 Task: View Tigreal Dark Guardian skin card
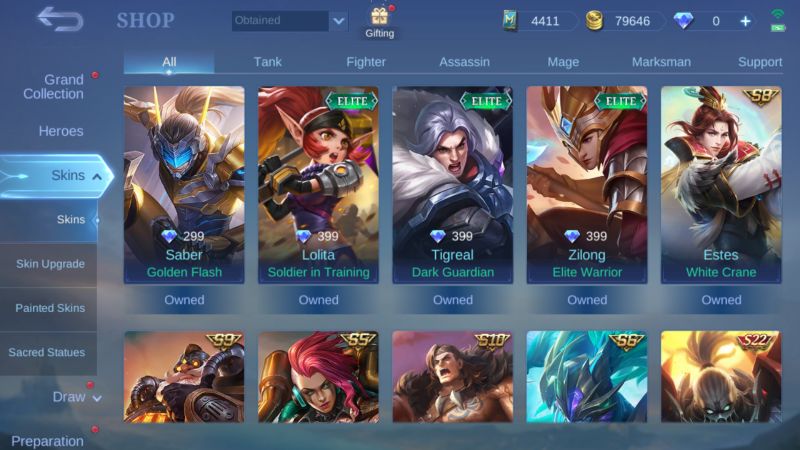452,185
